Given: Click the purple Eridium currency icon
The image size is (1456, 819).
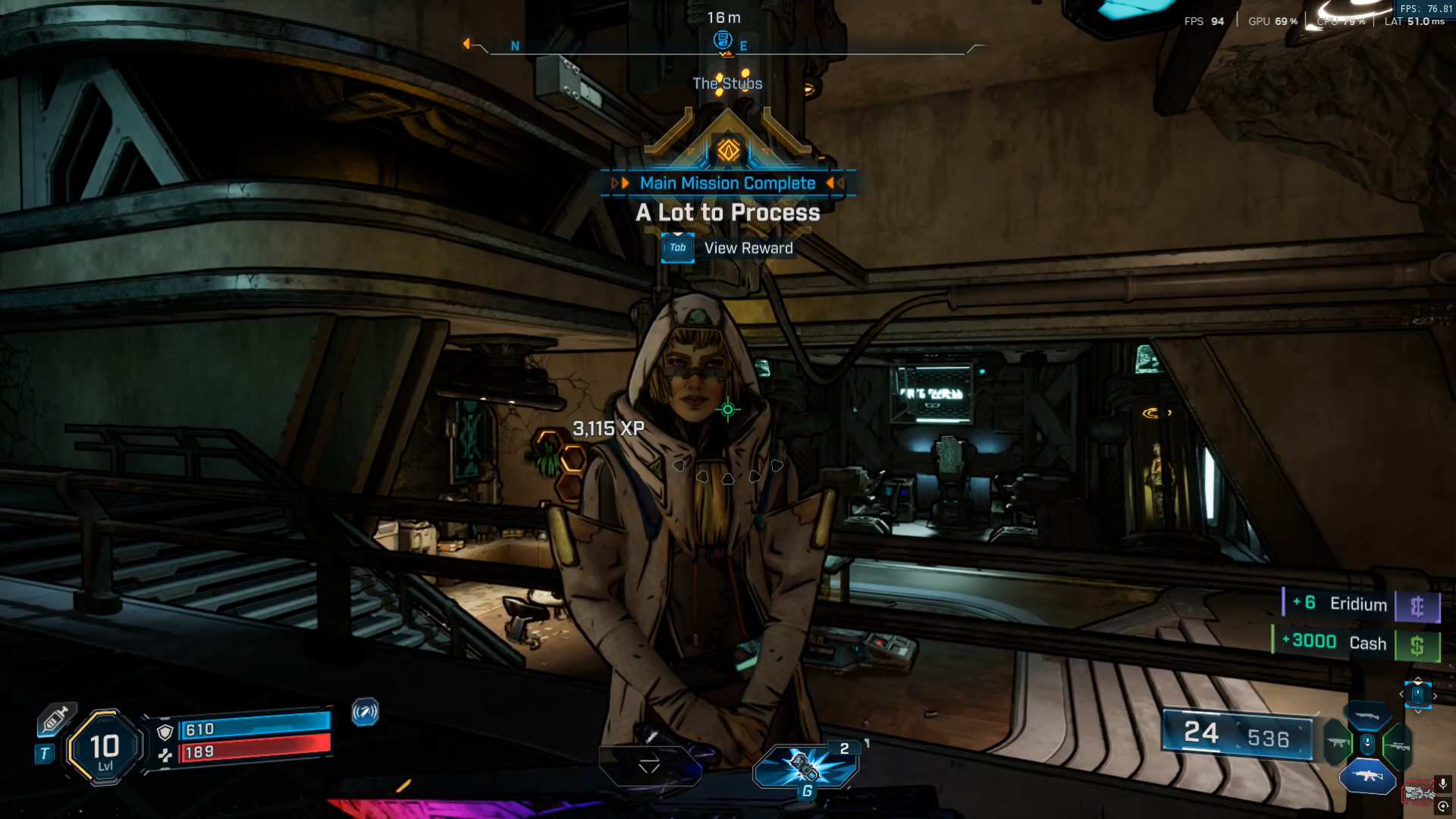Looking at the screenshot, I should point(1417,607).
